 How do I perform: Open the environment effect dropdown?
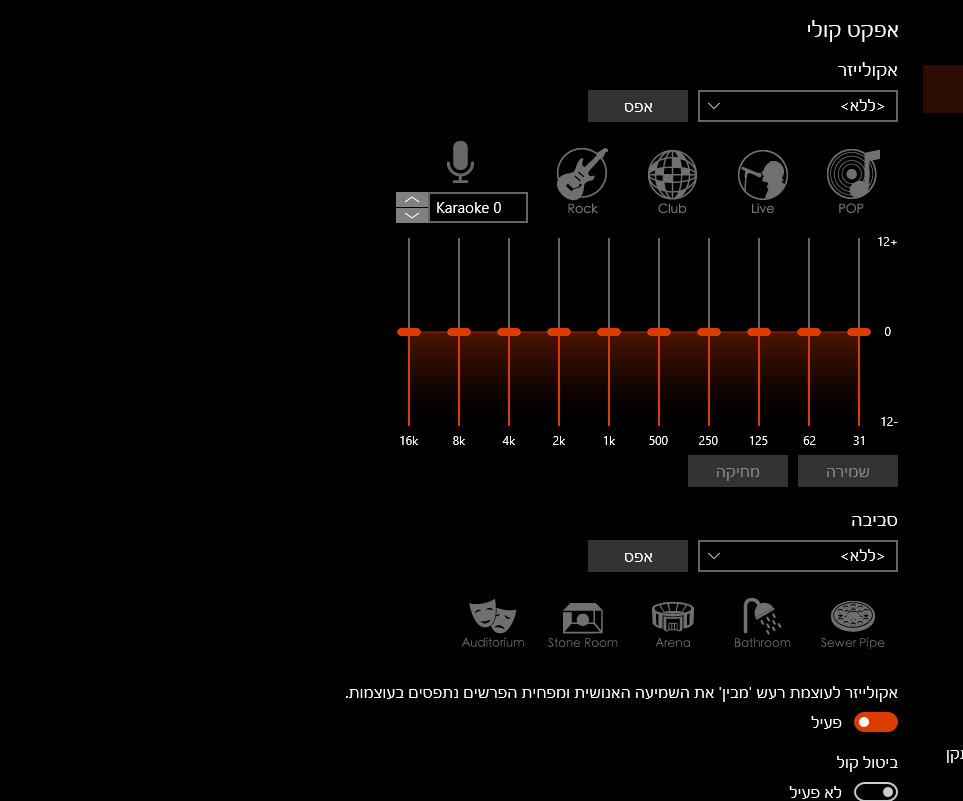point(797,556)
